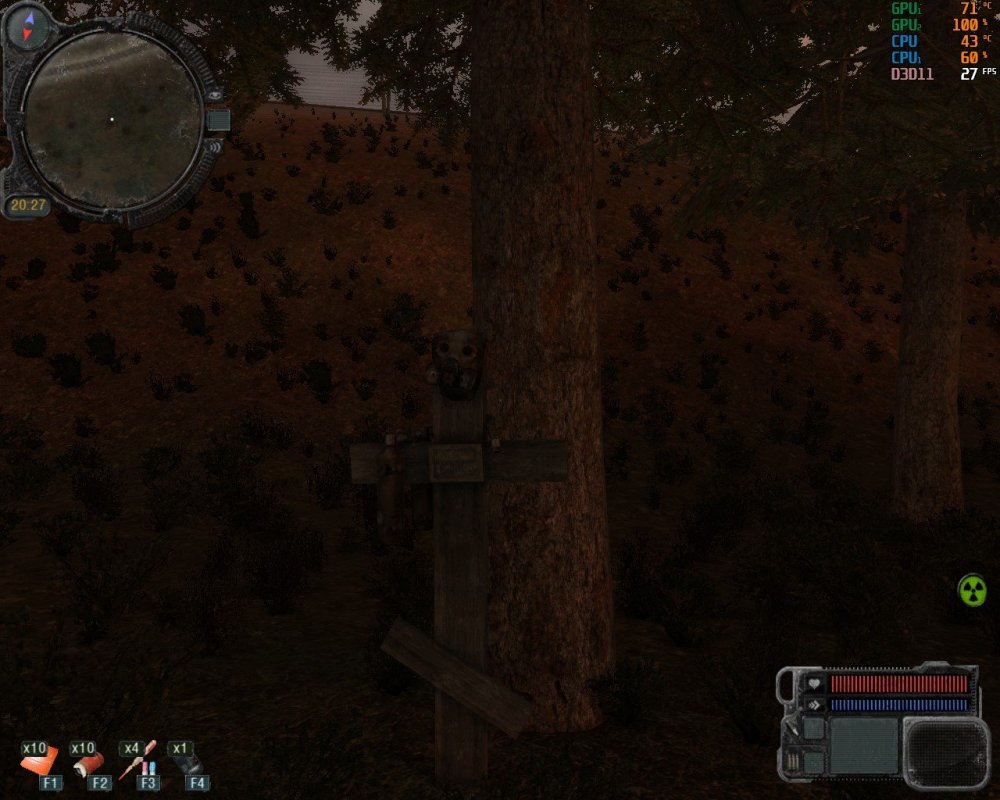Viewport: 1000px width, 800px height.
Task: Click the green radiation hazard icon
Action: 972,590
